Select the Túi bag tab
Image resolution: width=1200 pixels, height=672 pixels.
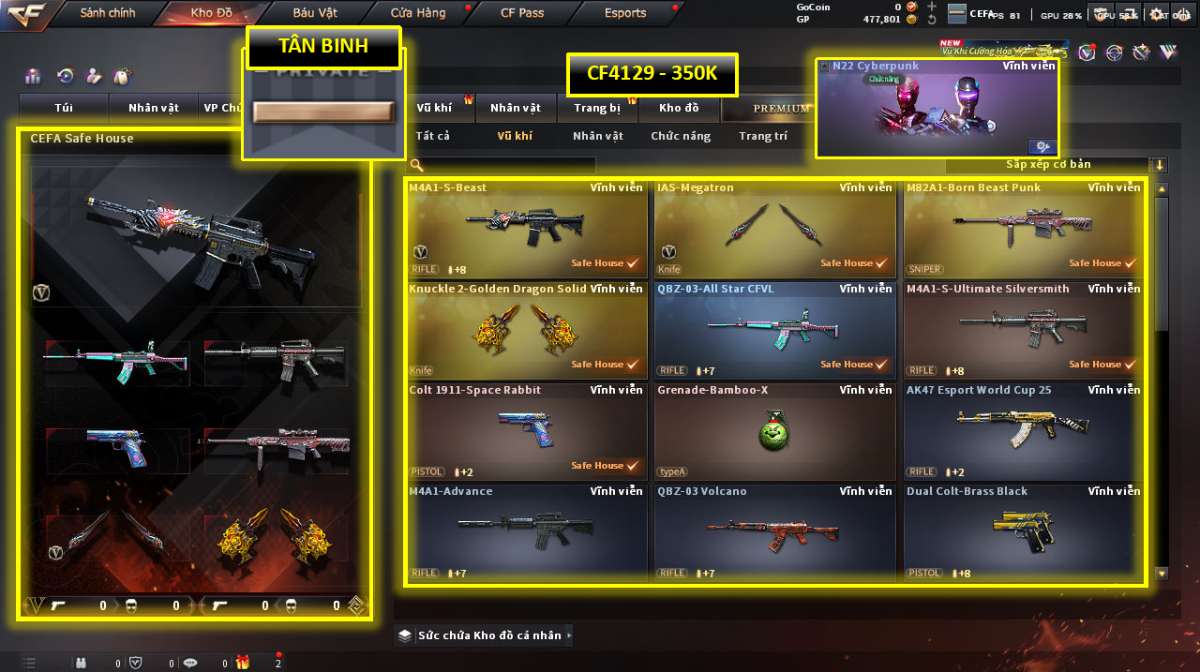(64, 108)
